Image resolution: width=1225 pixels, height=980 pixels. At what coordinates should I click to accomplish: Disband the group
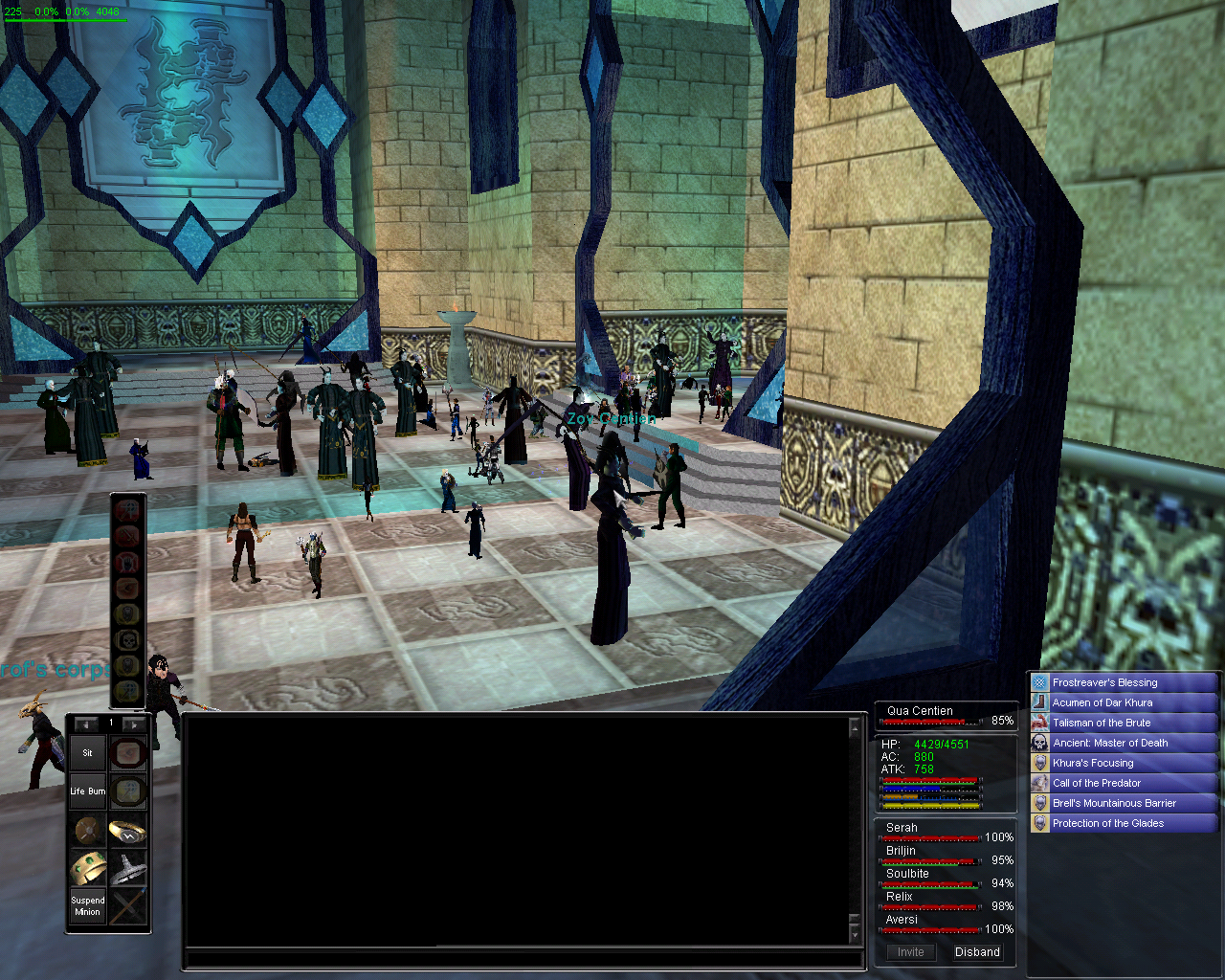point(977,952)
